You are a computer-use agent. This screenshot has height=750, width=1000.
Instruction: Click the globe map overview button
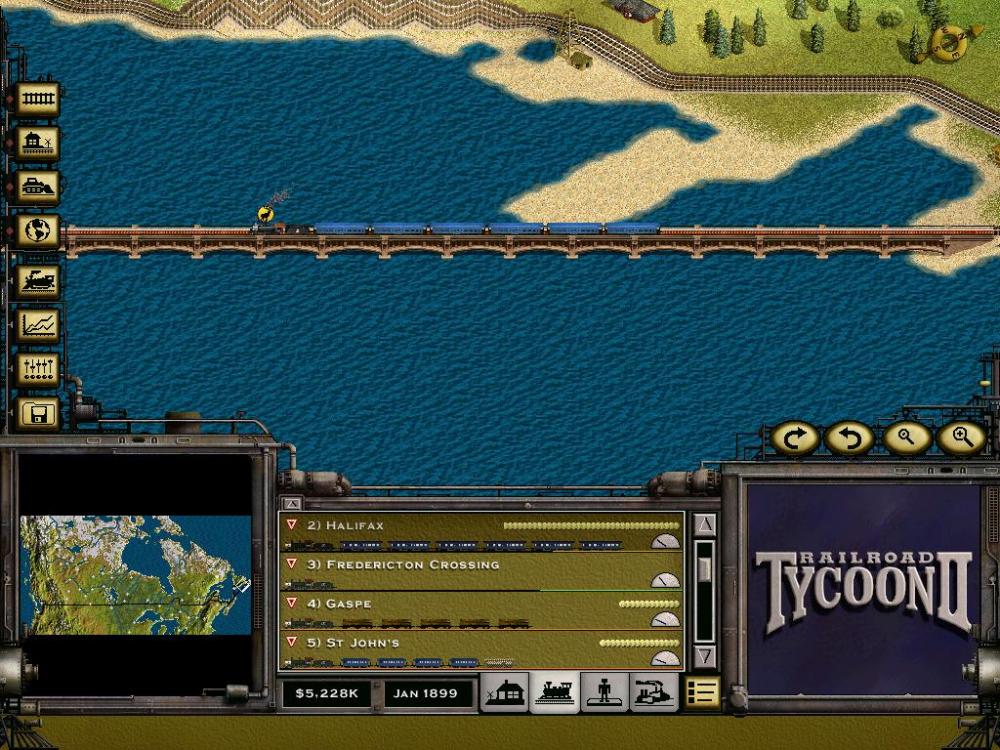[x=38, y=231]
